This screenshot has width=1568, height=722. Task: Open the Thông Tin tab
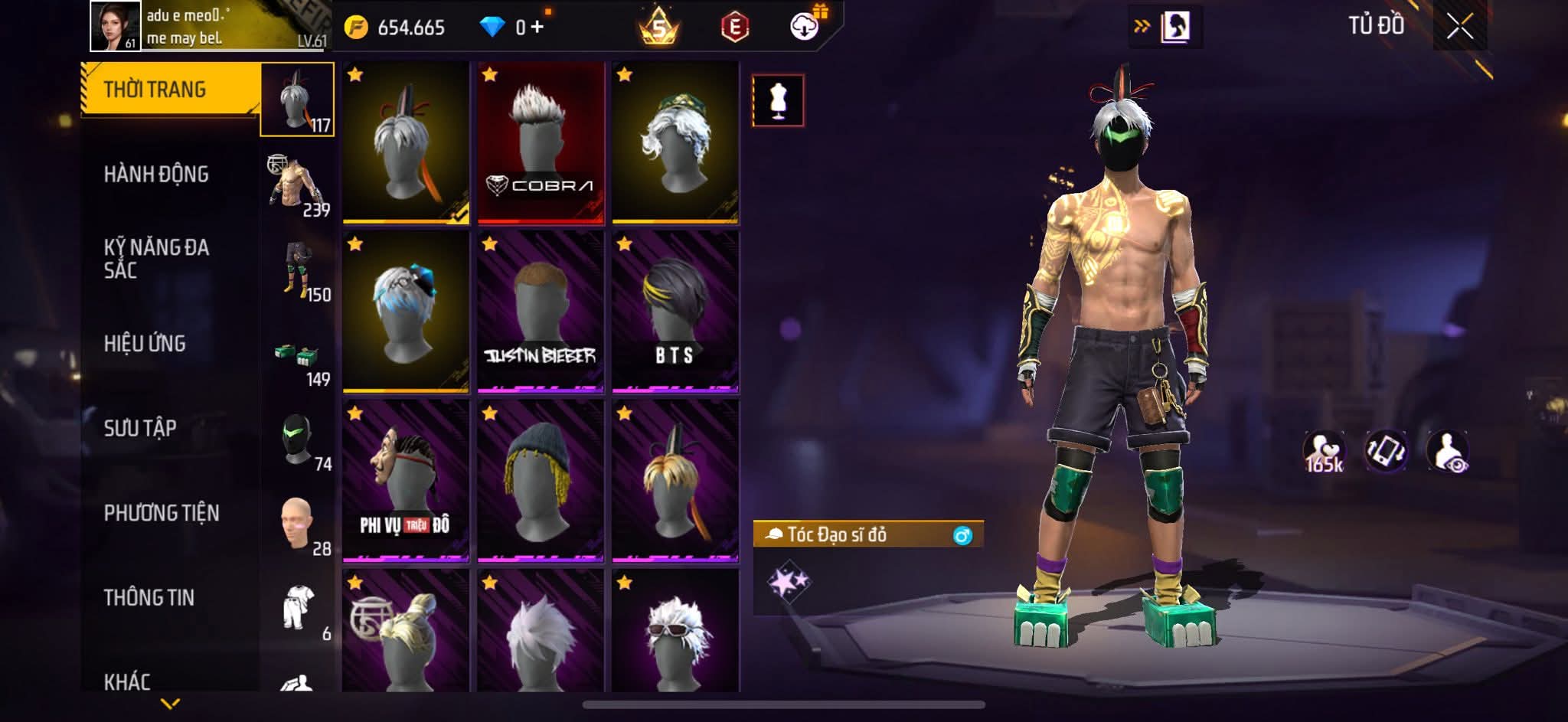(149, 597)
